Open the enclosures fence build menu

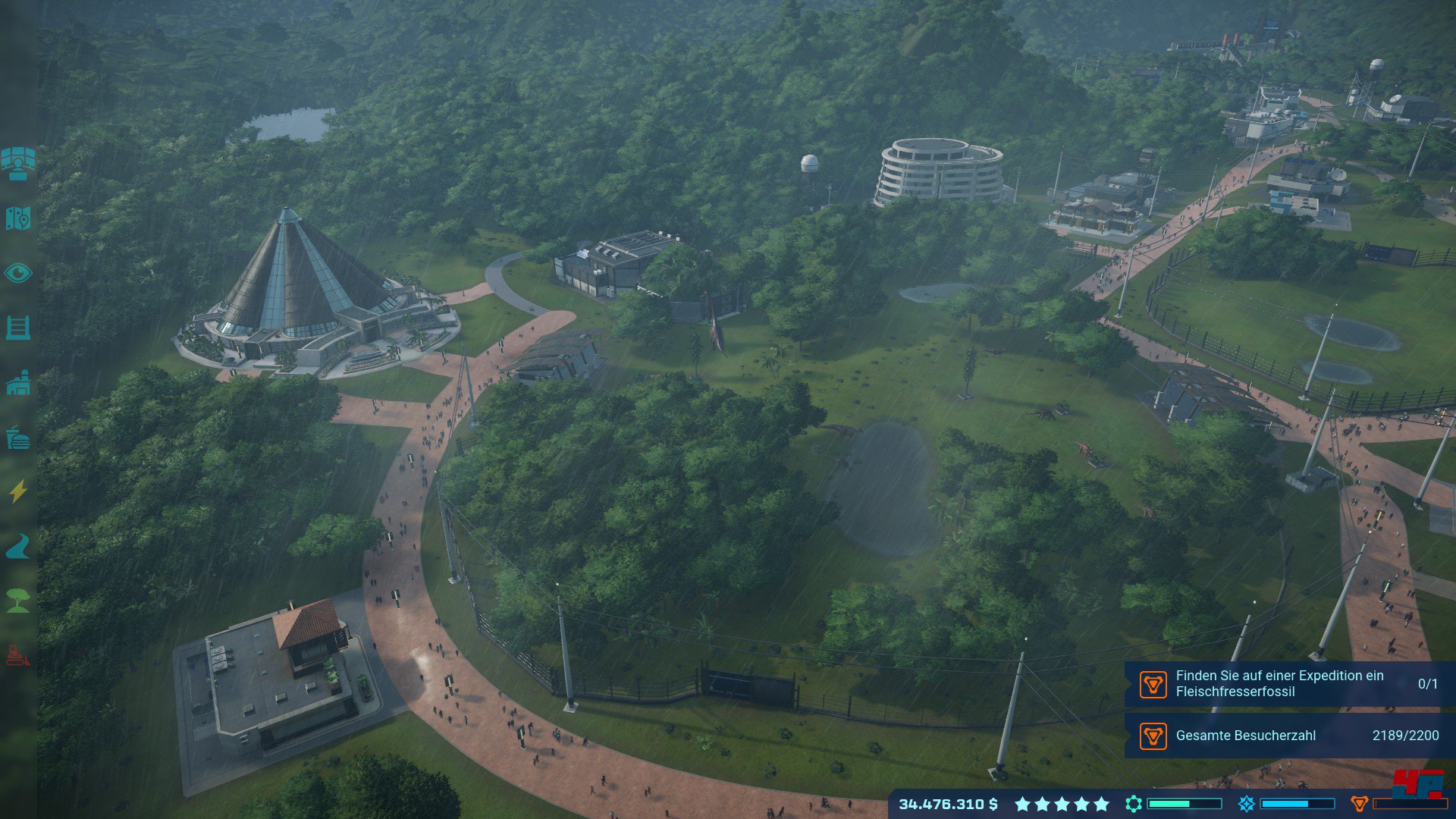(x=18, y=328)
